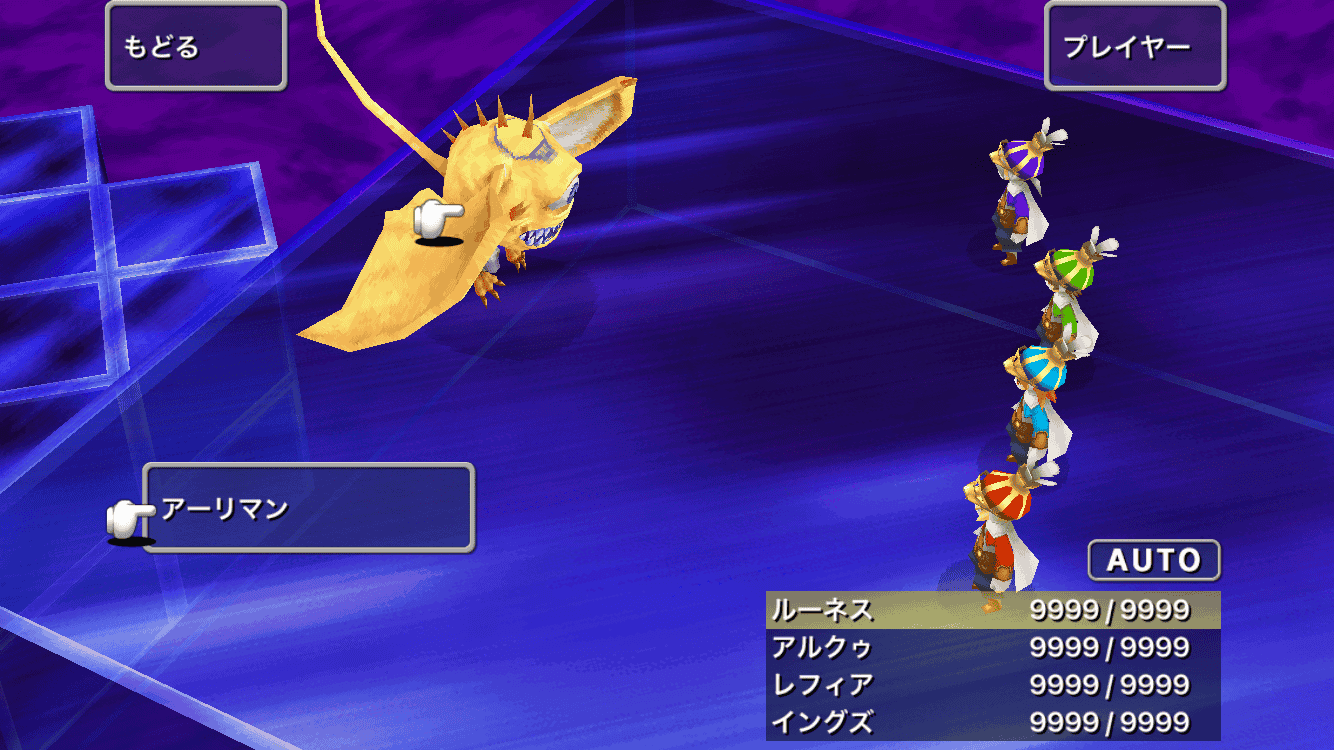Choose アルクゥ in the party list
1334x750 pixels.
point(992,647)
